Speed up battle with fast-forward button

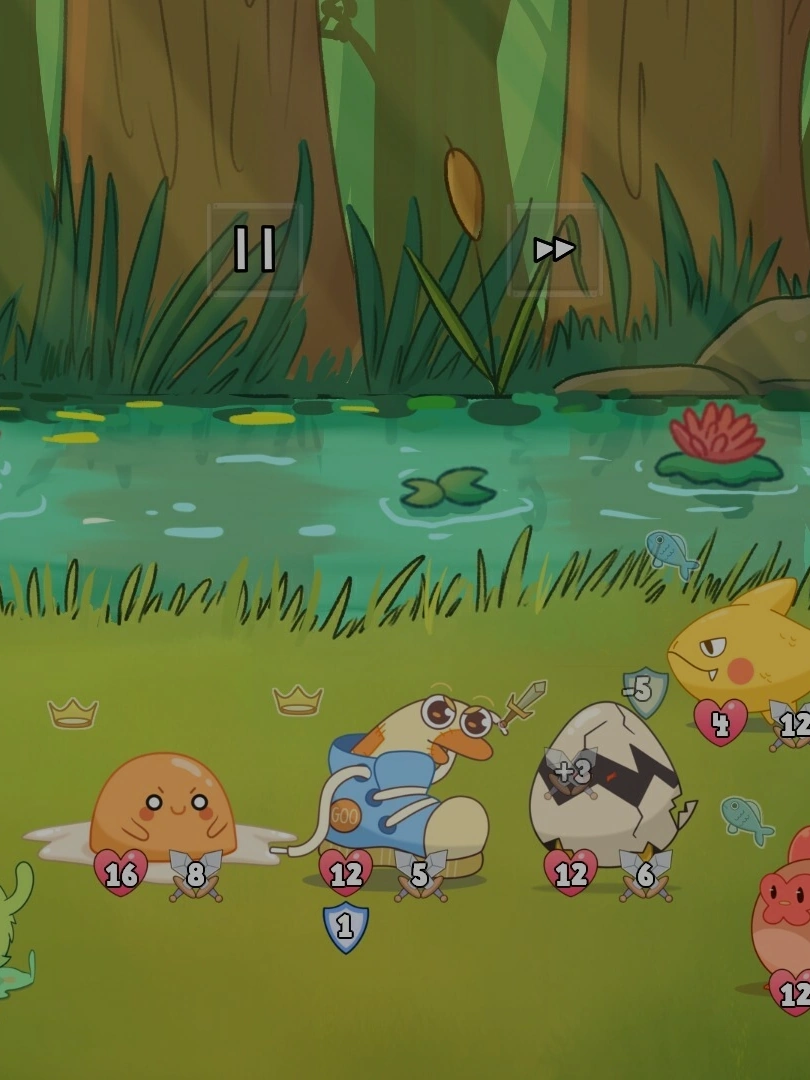(554, 249)
